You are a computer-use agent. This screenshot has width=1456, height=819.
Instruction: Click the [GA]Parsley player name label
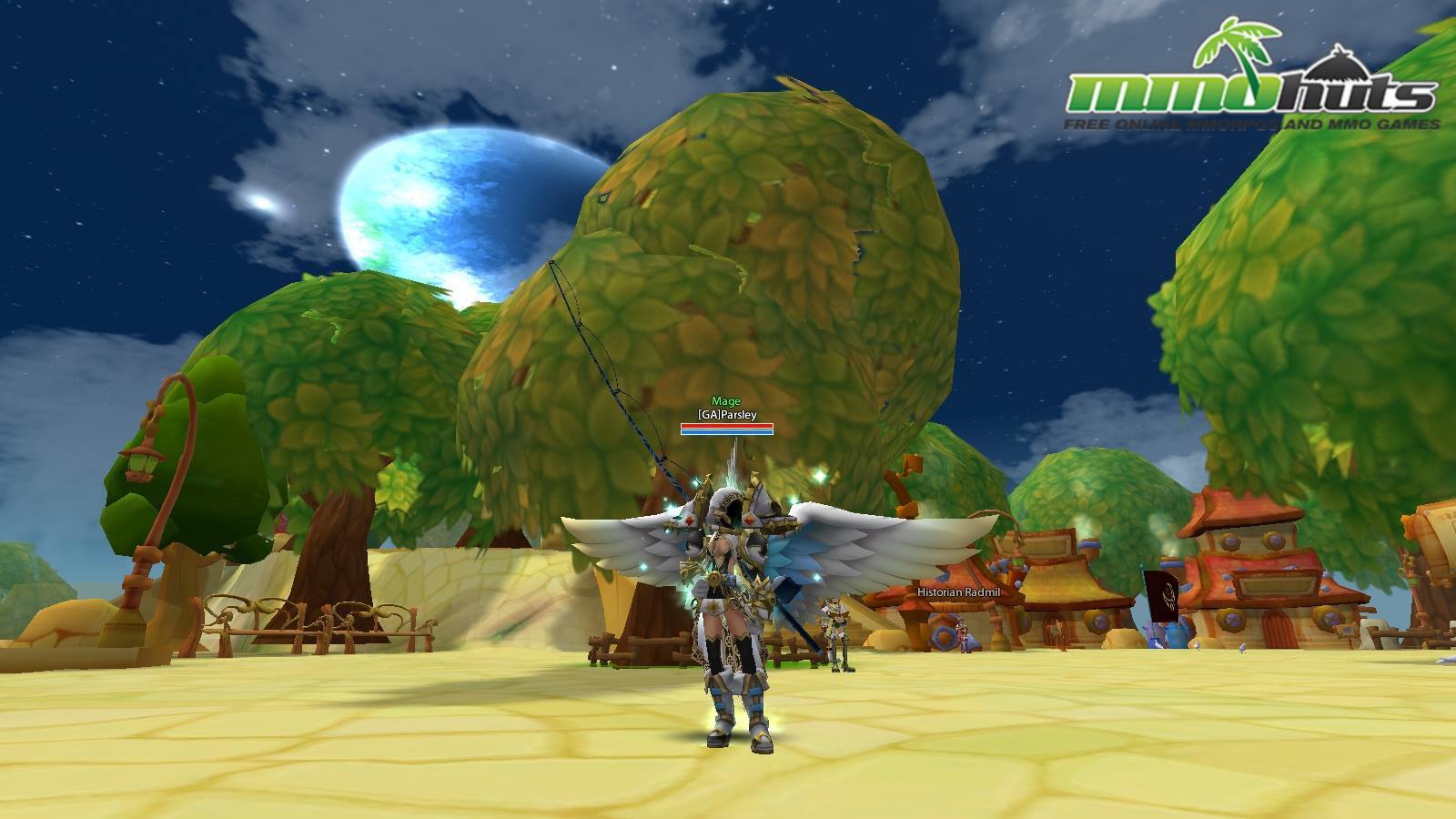(x=727, y=415)
